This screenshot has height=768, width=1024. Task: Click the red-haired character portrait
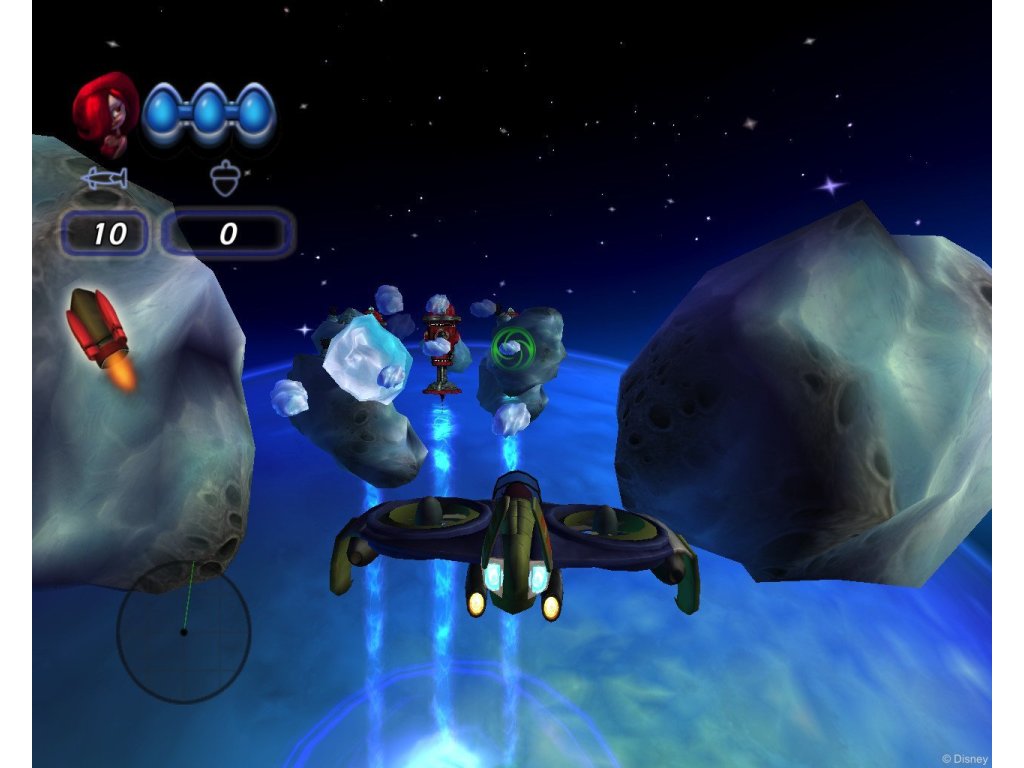[107, 112]
